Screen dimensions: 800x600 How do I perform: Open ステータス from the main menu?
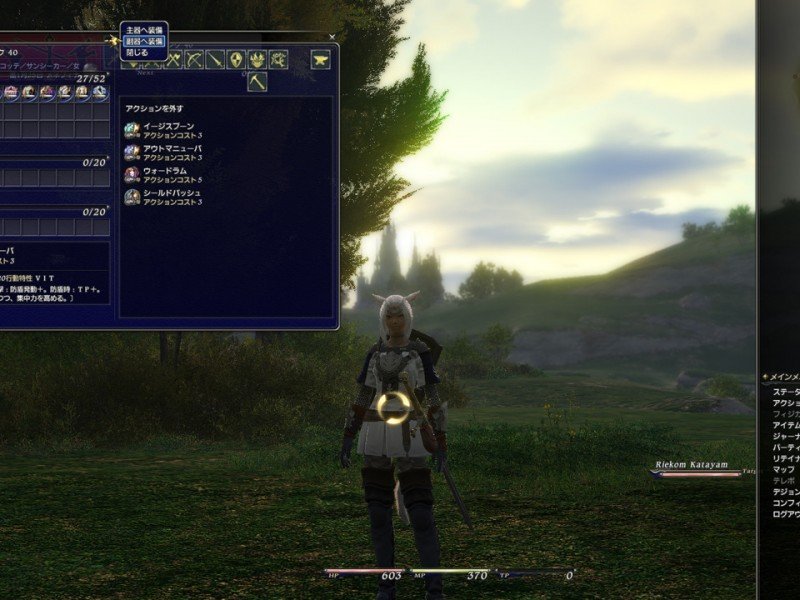786,391
